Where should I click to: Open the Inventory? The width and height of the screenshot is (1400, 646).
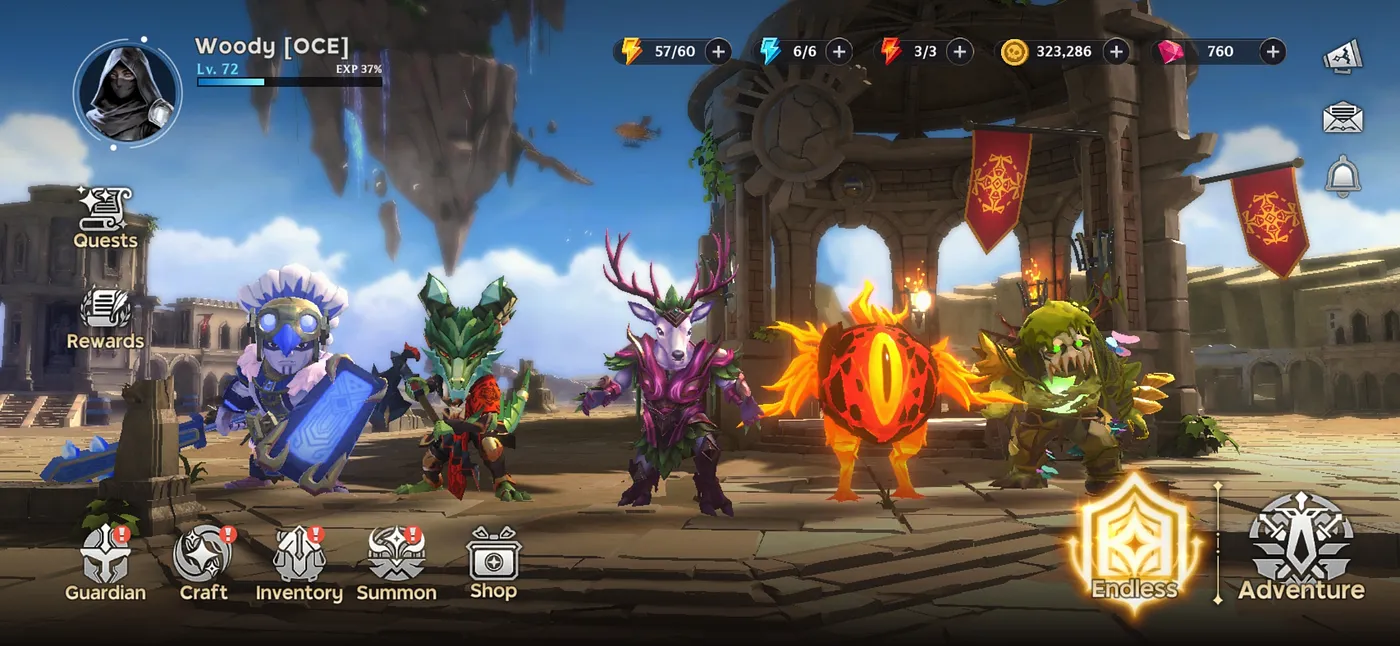(x=299, y=563)
